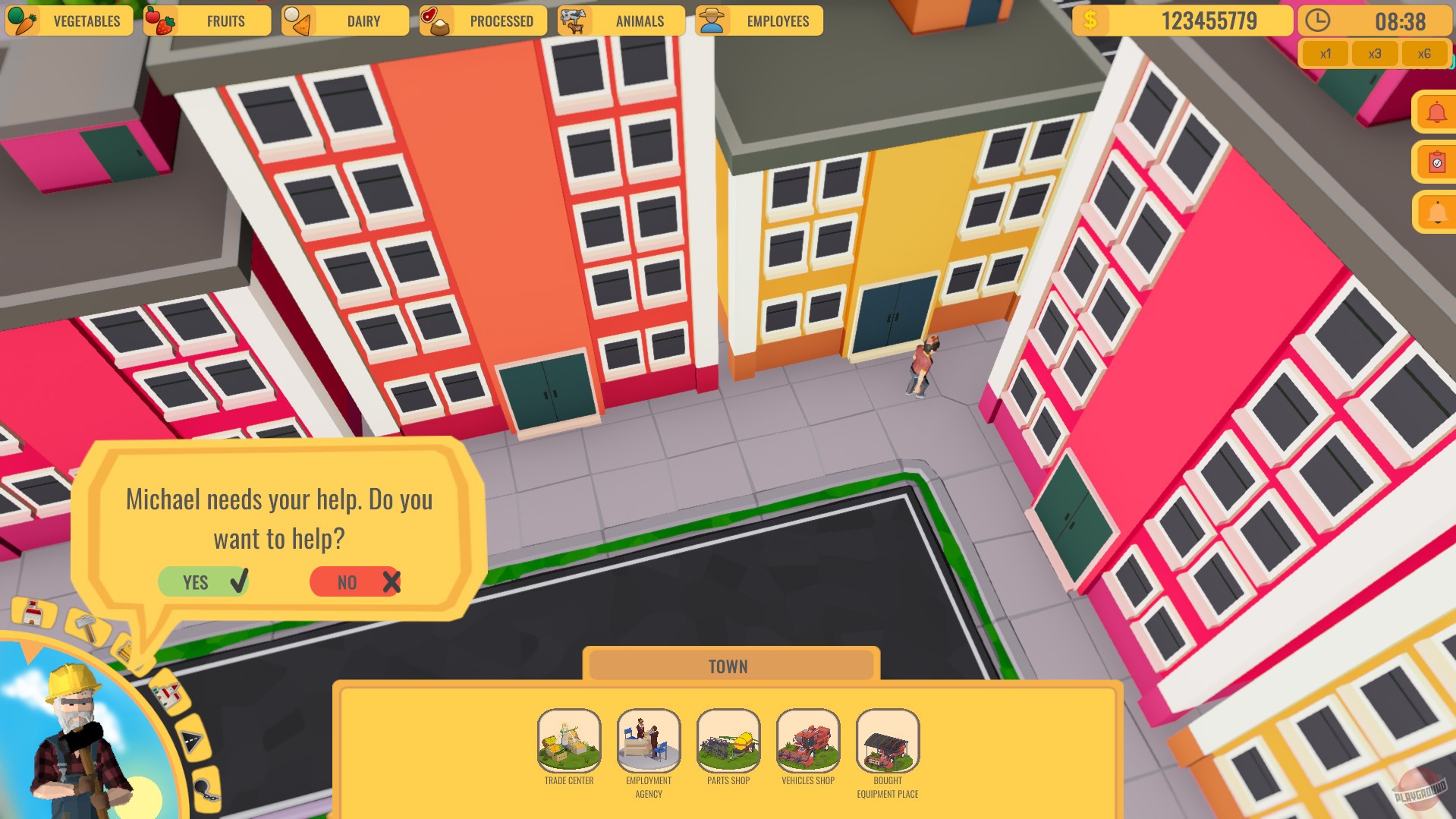Switch to x6 game speed

[x=1424, y=53]
